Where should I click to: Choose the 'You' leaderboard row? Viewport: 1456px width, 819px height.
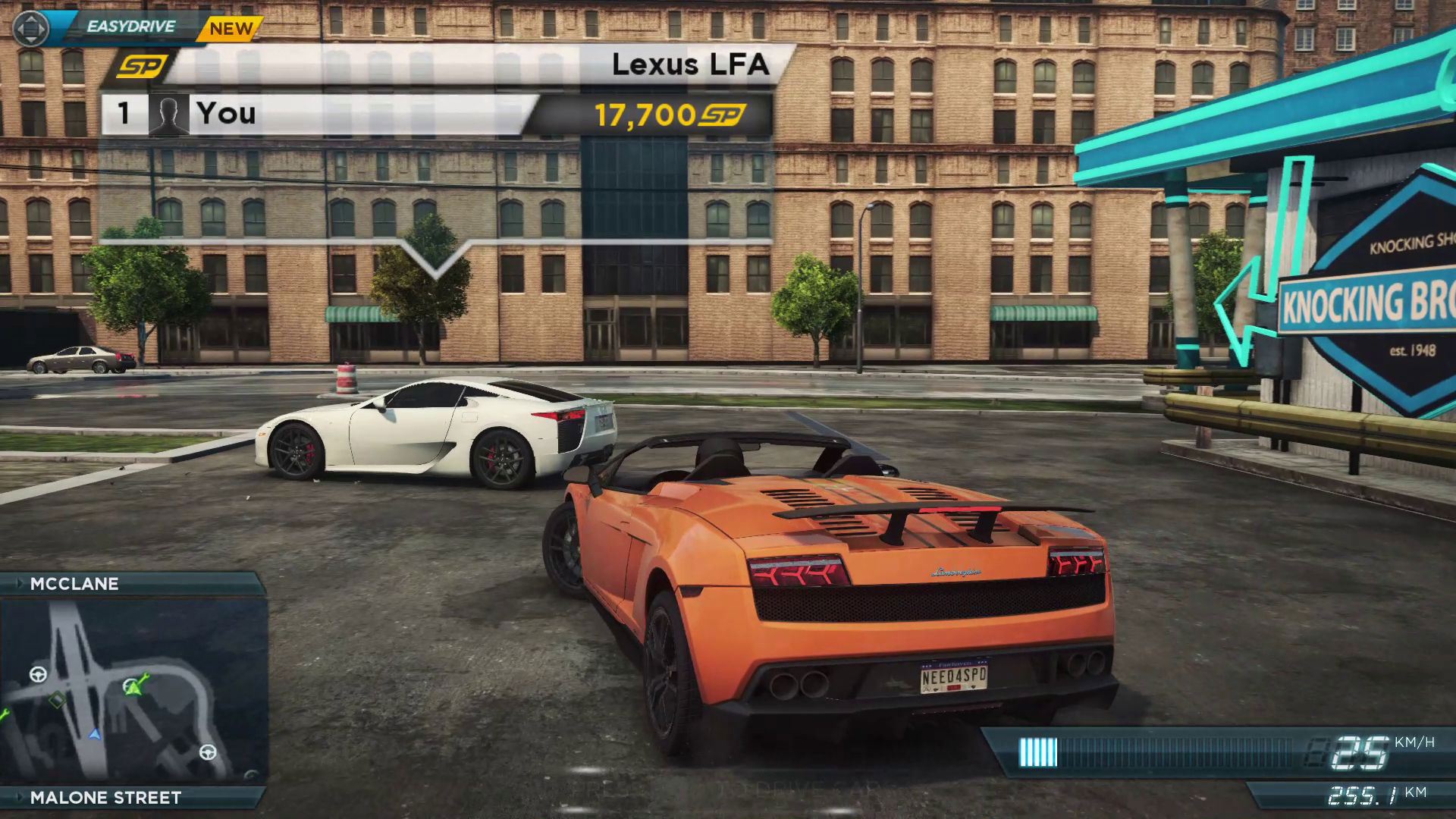(318, 114)
